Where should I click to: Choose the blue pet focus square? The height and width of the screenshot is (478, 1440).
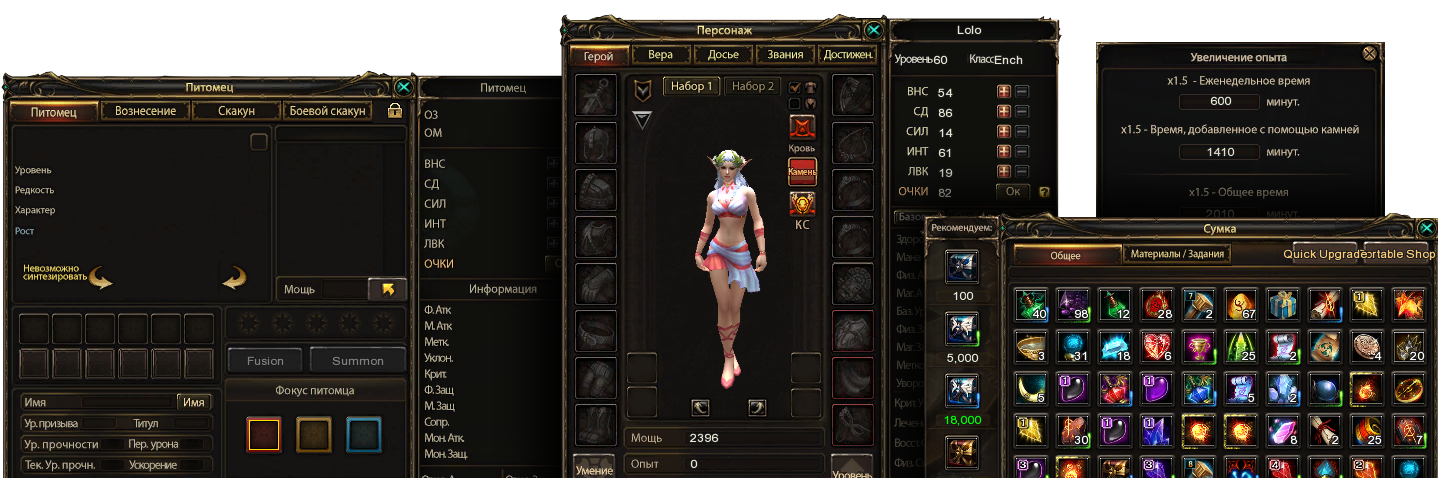coord(364,434)
